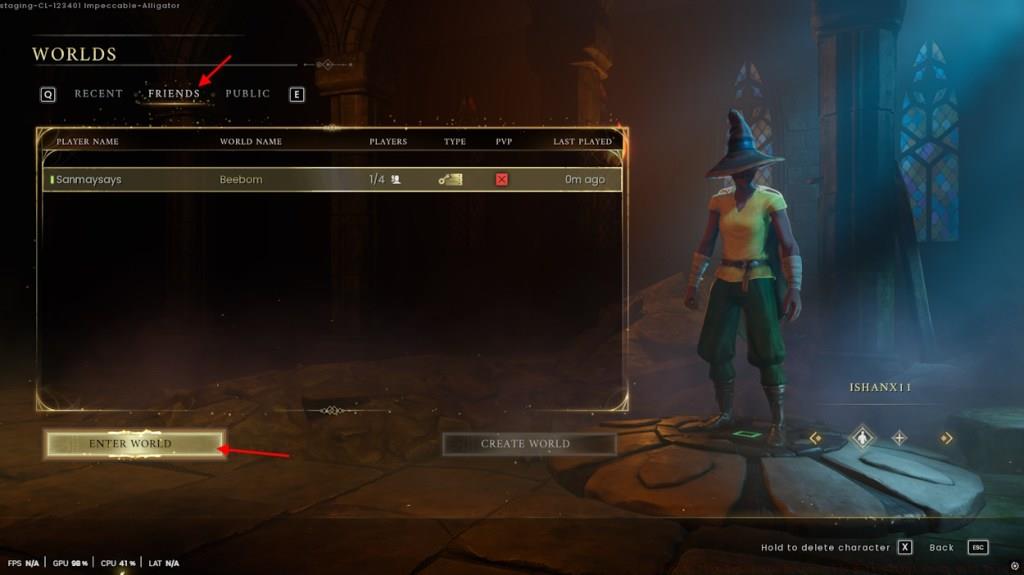Cycle to the next character with right arrow
Viewport: 1024px width, 575px height.
pyautogui.click(x=946, y=437)
